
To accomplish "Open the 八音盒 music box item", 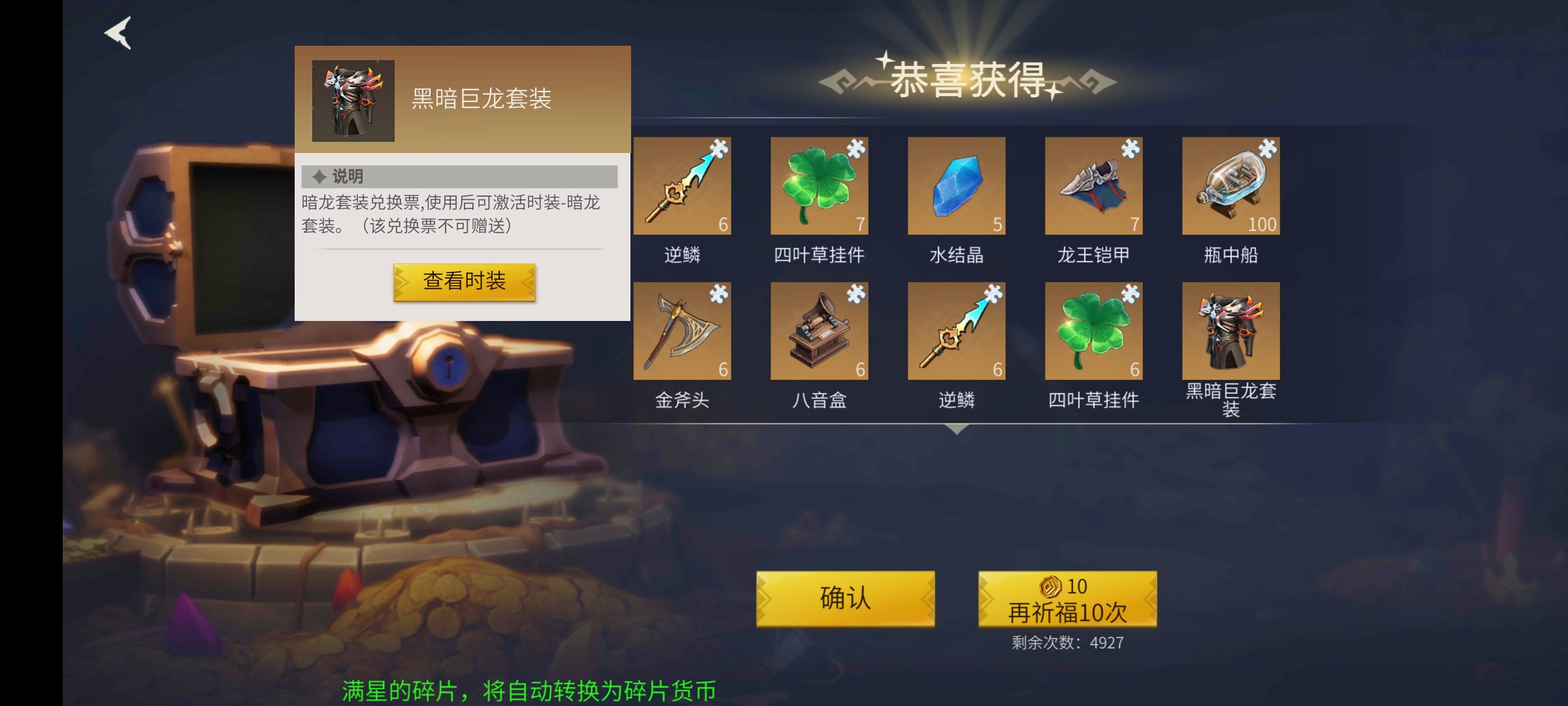I will [819, 331].
